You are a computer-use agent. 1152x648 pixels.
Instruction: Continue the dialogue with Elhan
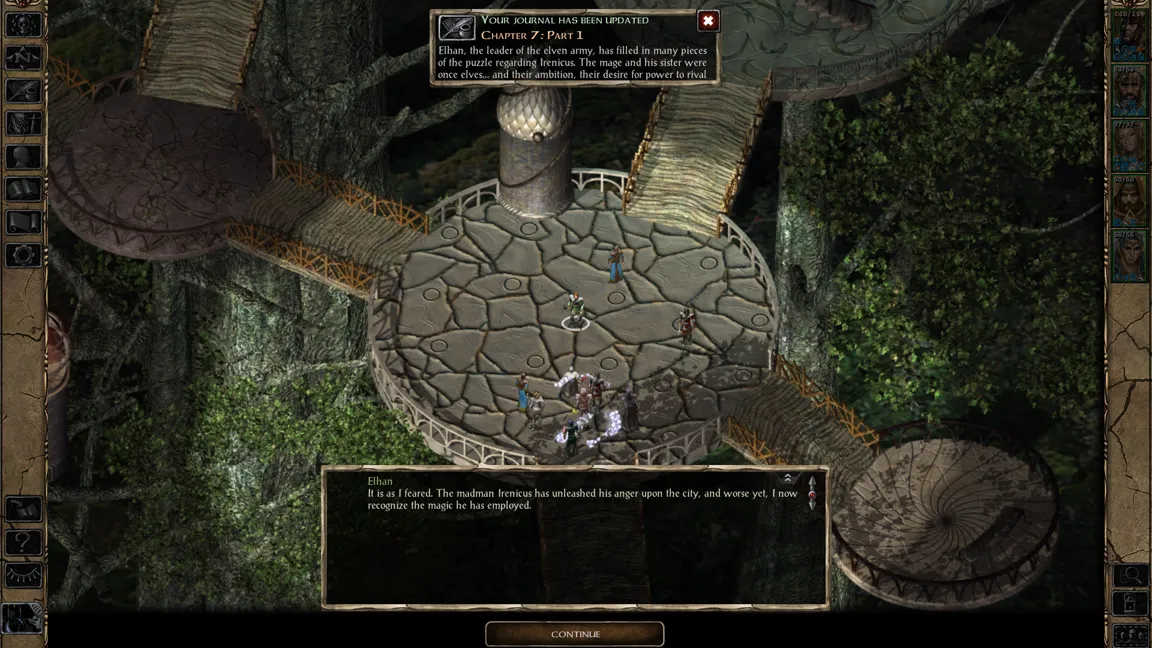coord(574,634)
